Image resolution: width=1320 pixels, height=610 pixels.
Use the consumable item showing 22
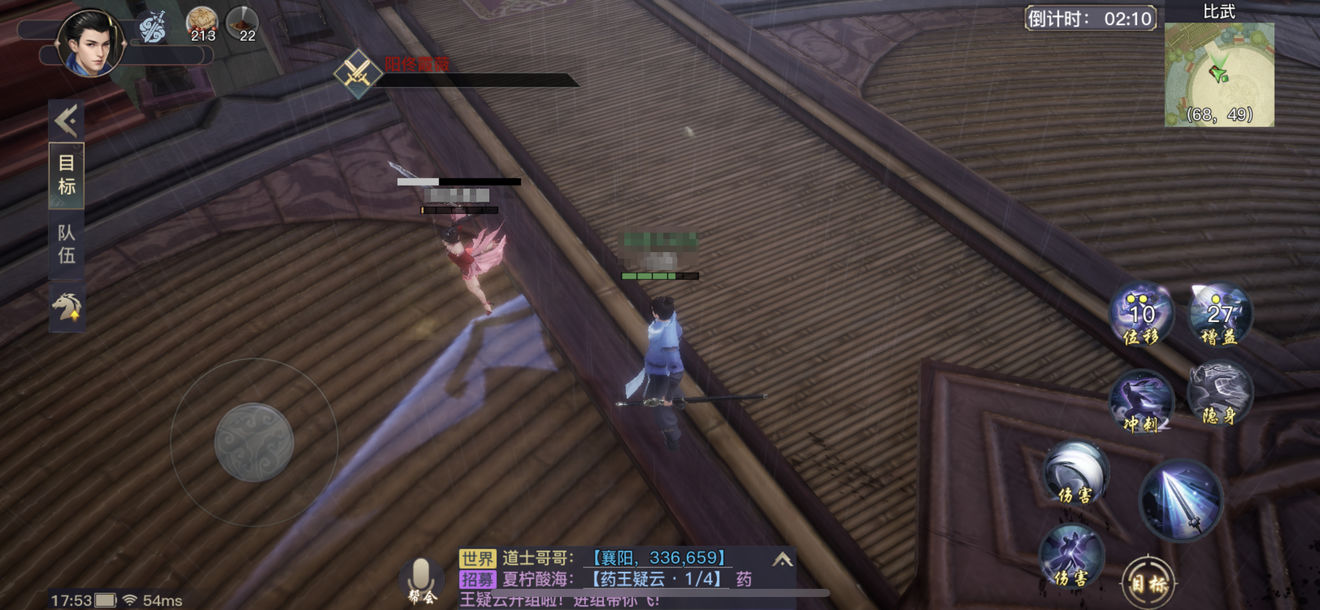pyautogui.click(x=242, y=22)
